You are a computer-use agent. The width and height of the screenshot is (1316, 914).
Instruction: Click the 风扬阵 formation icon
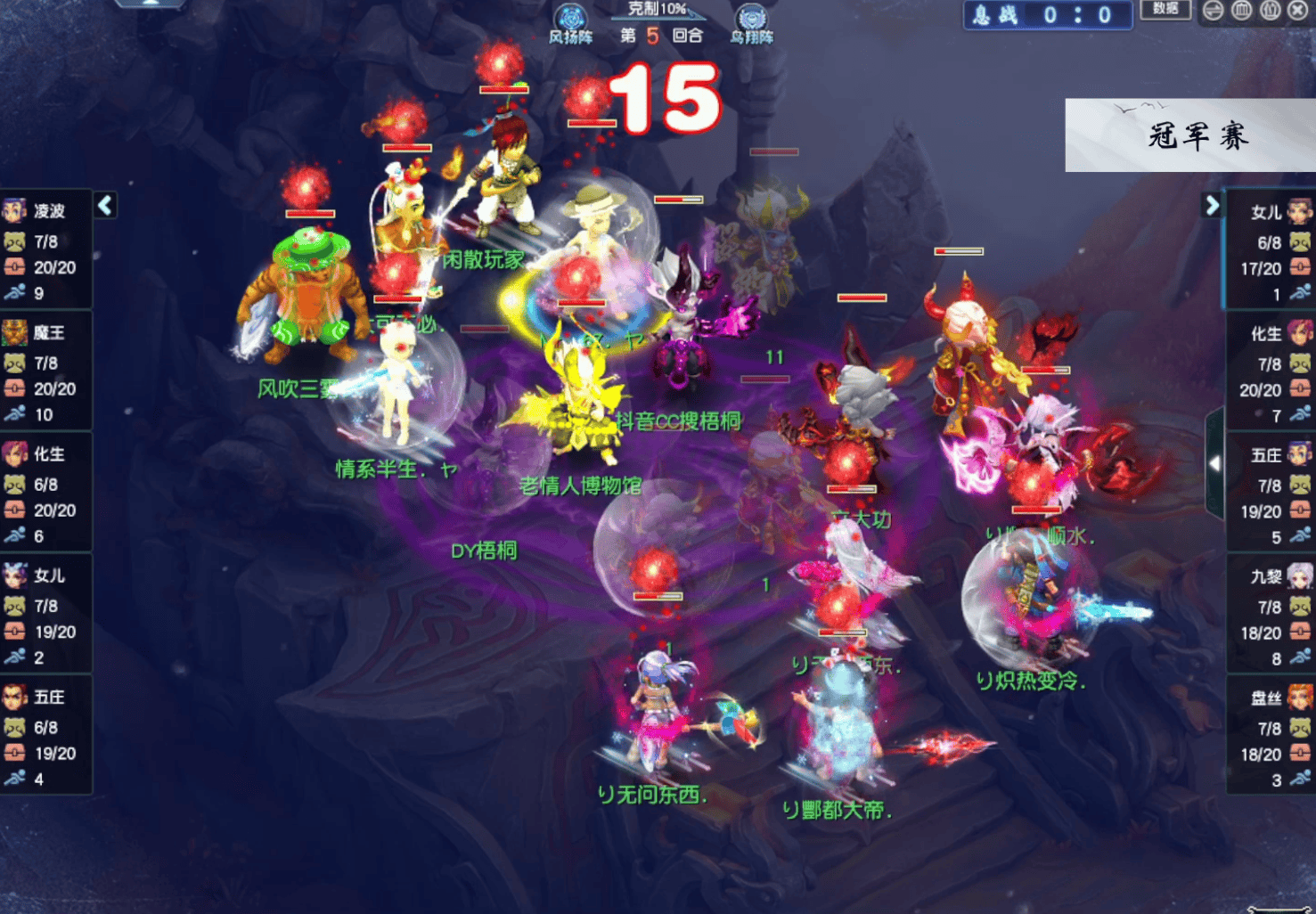pyautogui.click(x=570, y=21)
